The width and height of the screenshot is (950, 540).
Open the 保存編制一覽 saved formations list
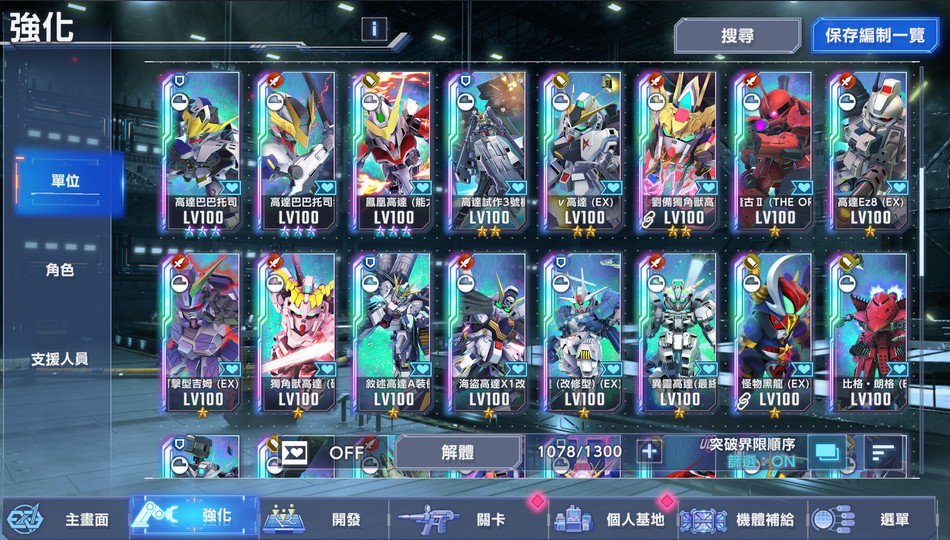click(x=875, y=36)
